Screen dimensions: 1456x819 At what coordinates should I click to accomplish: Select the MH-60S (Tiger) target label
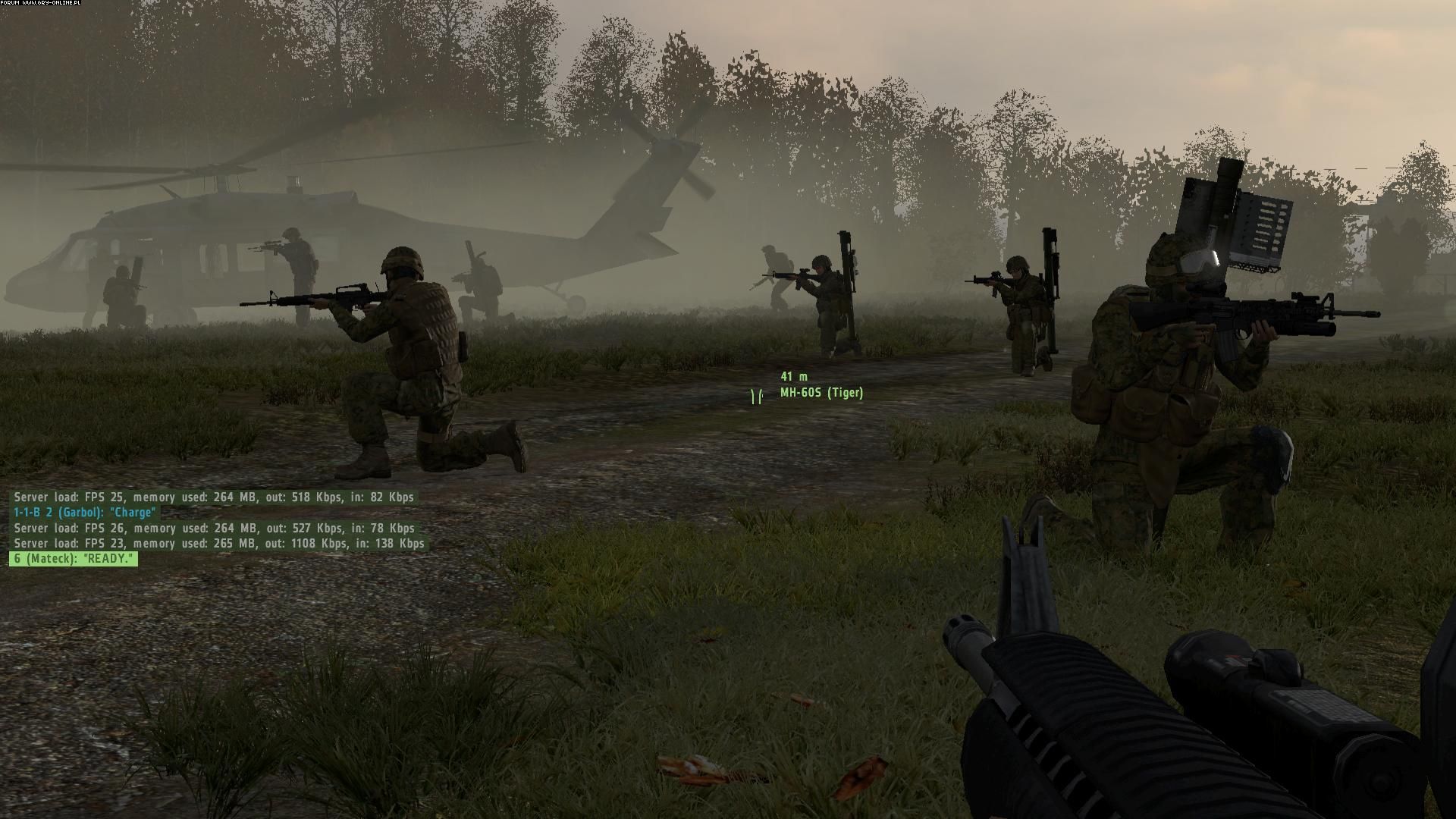tap(821, 393)
